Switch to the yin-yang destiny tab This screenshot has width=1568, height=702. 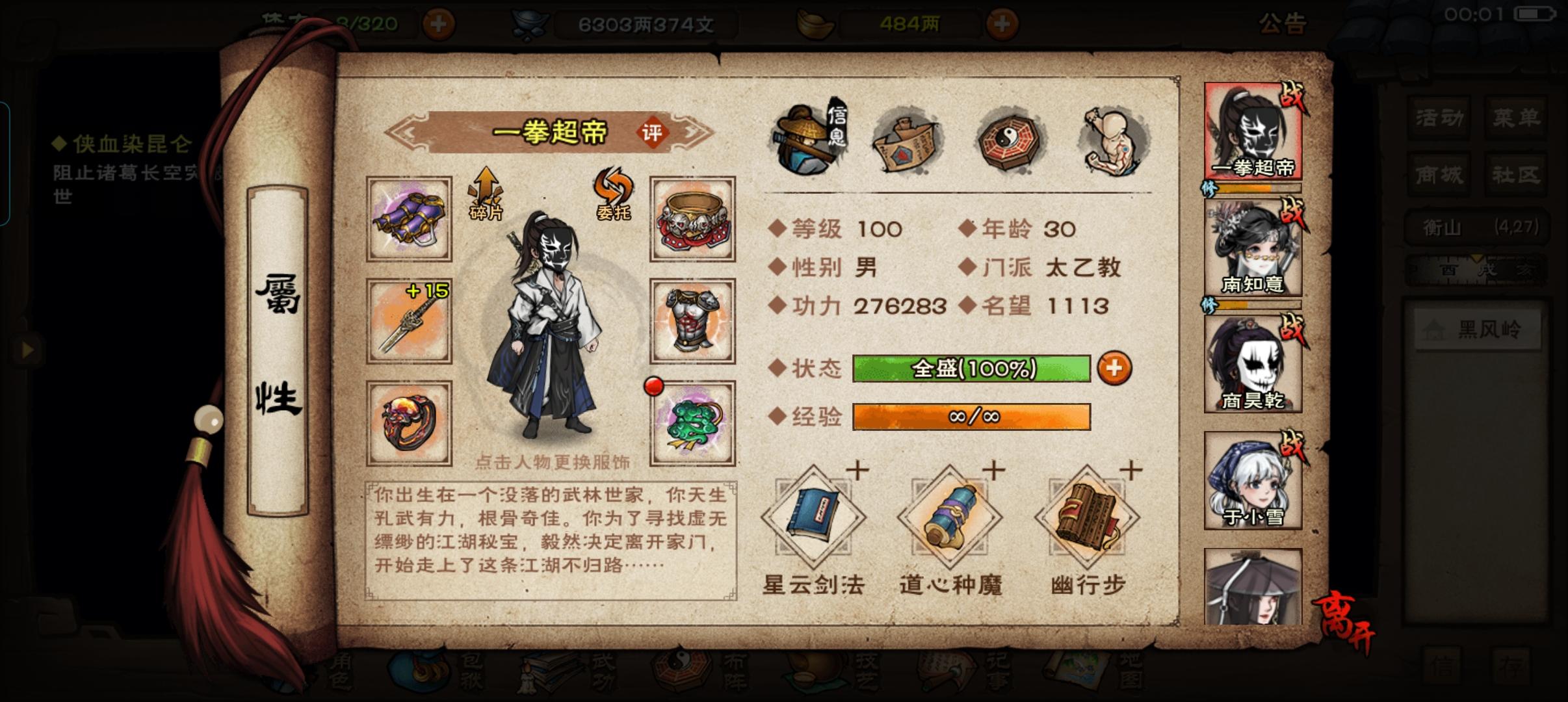click(x=1008, y=138)
